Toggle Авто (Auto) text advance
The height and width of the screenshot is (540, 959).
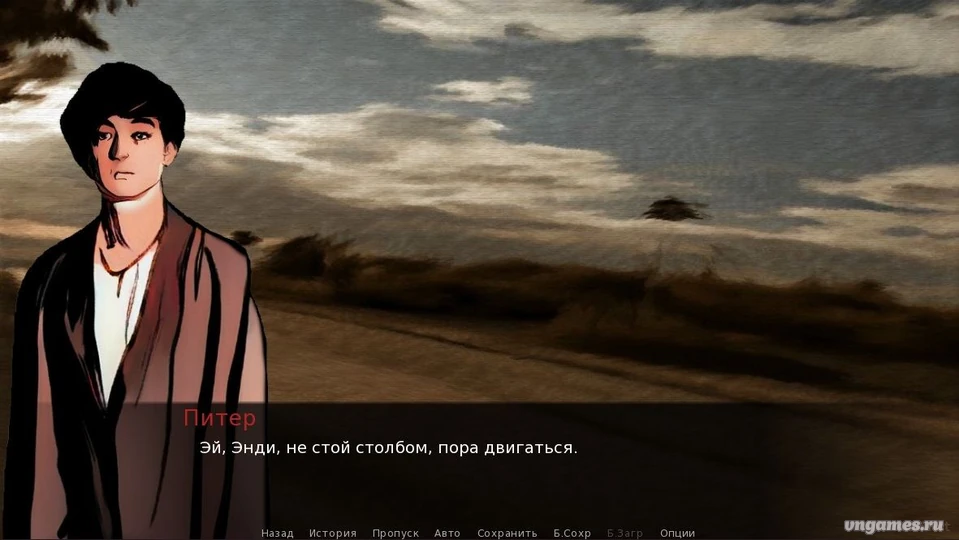pos(447,533)
